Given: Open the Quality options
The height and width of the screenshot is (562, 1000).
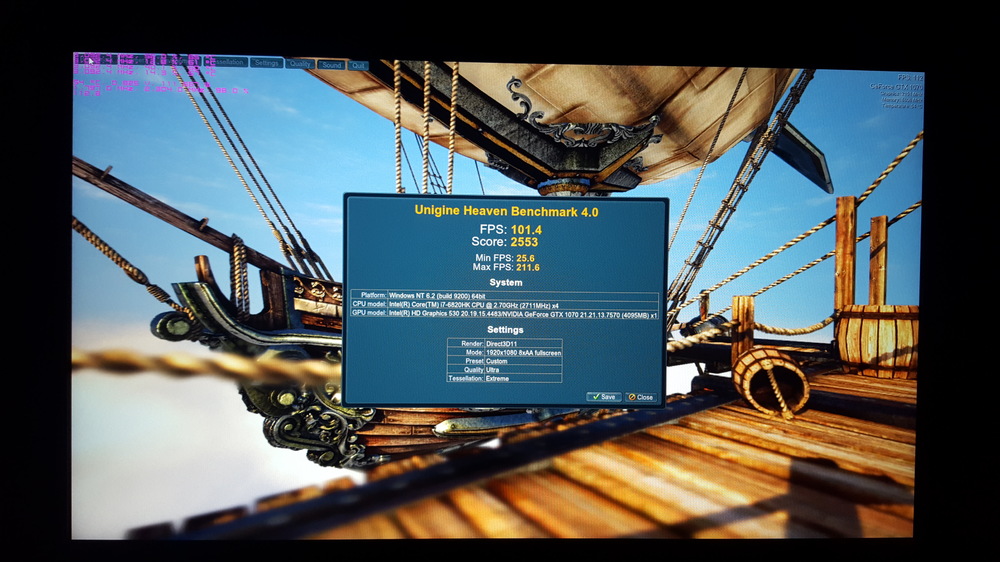Looking at the screenshot, I should pos(299,64).
